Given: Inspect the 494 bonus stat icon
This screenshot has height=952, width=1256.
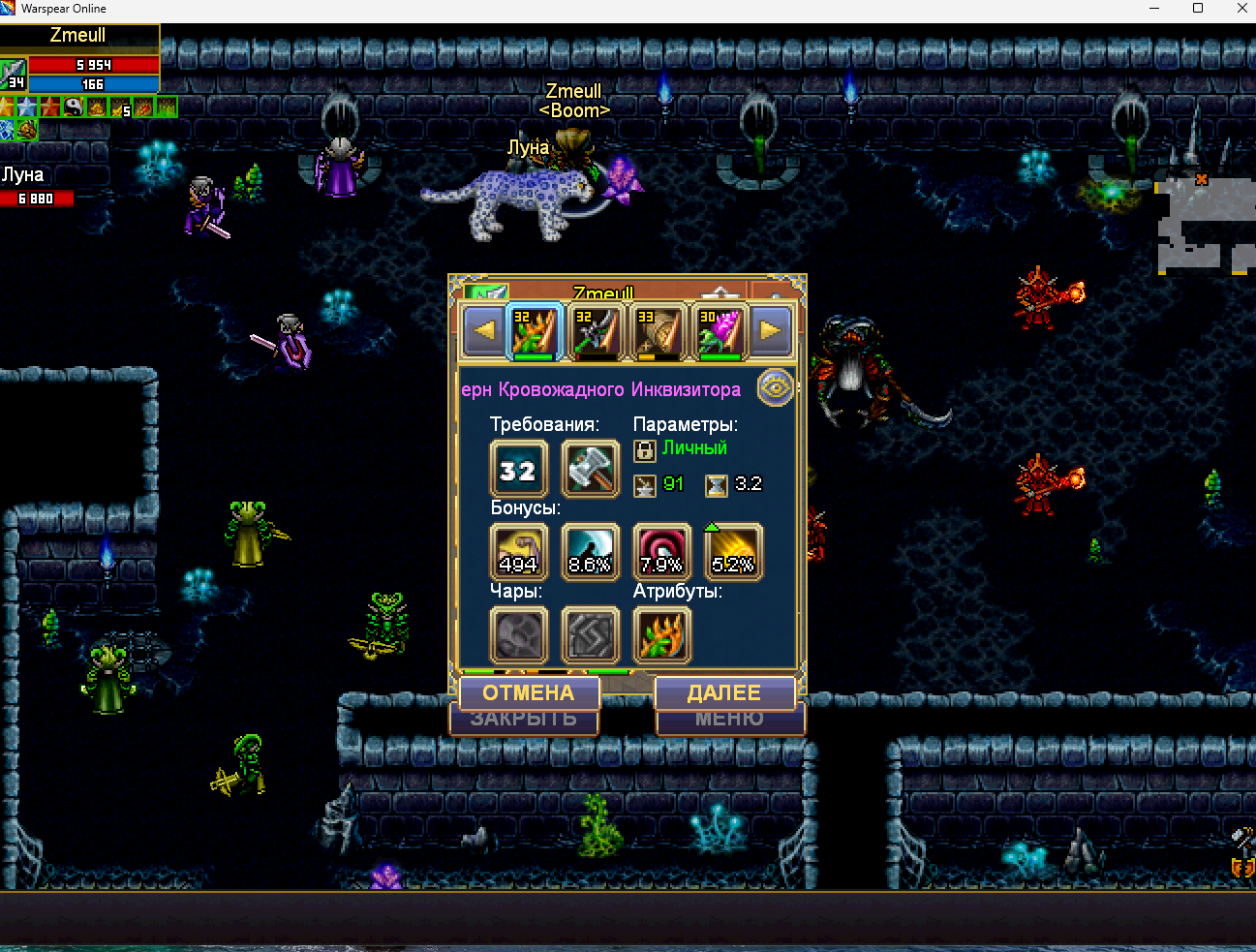Looking at the screenshot, I should 518,552.
